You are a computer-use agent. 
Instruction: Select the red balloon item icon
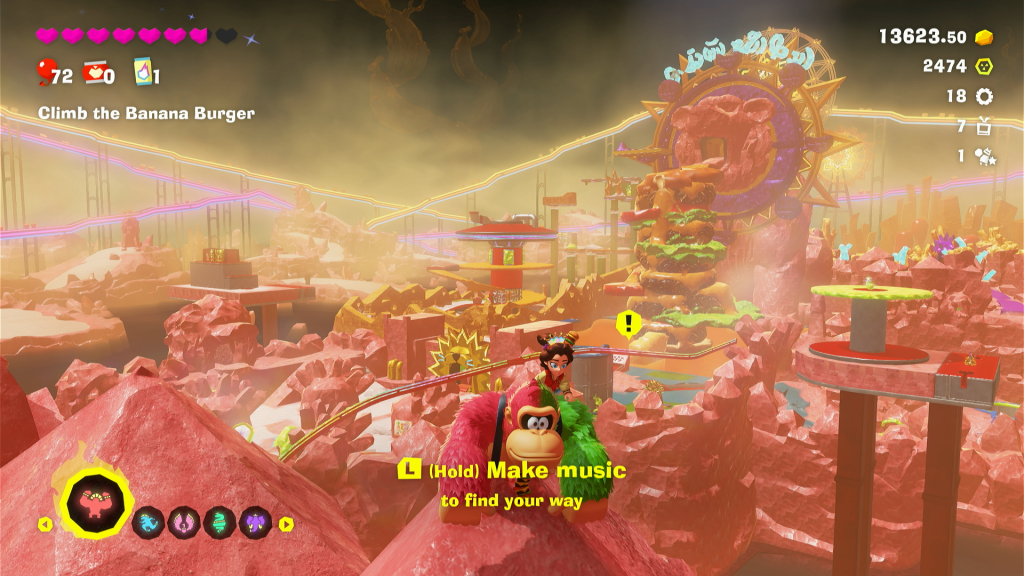(x=46, y=73)
